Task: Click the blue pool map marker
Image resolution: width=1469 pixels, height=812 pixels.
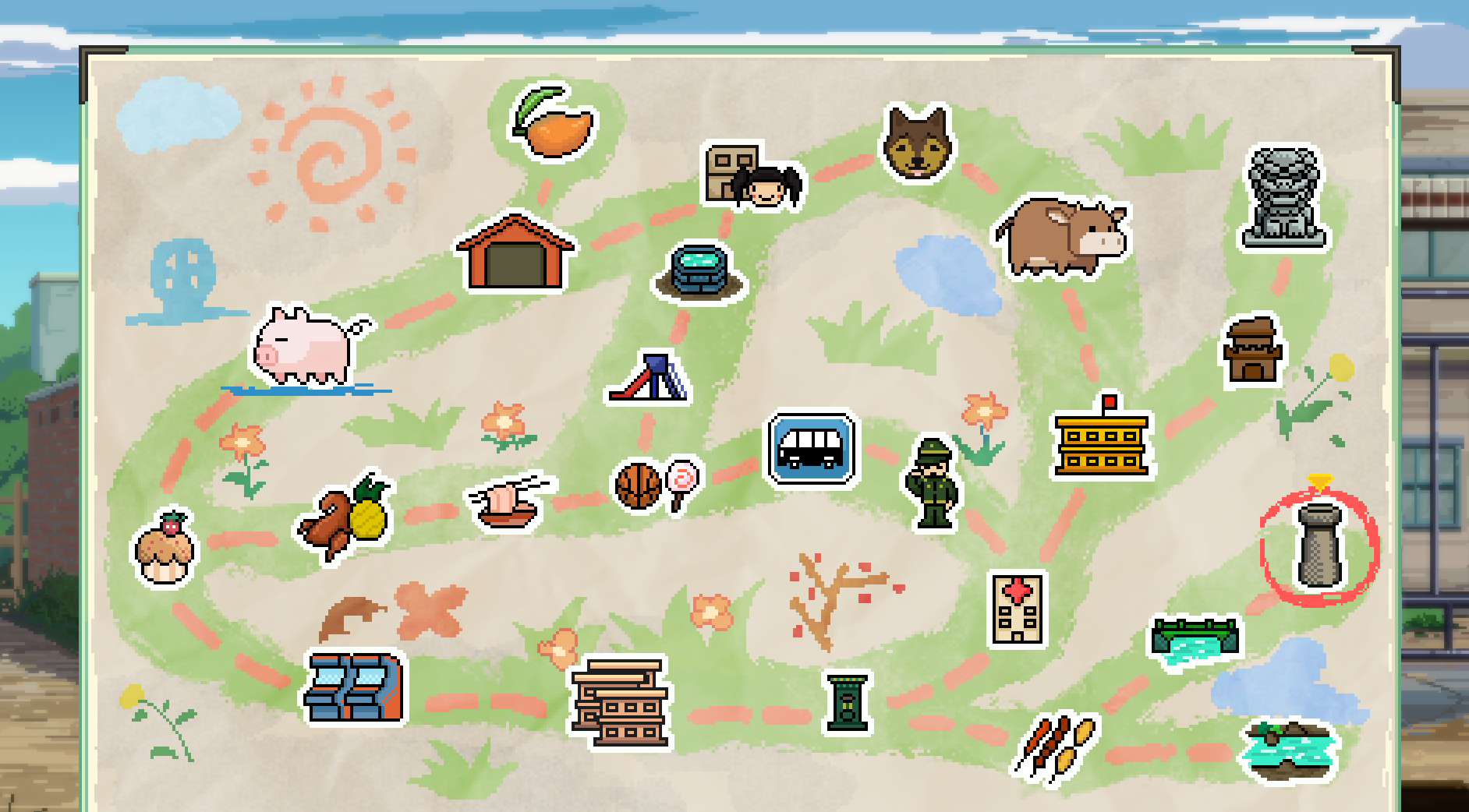Action: click(699, 271)
